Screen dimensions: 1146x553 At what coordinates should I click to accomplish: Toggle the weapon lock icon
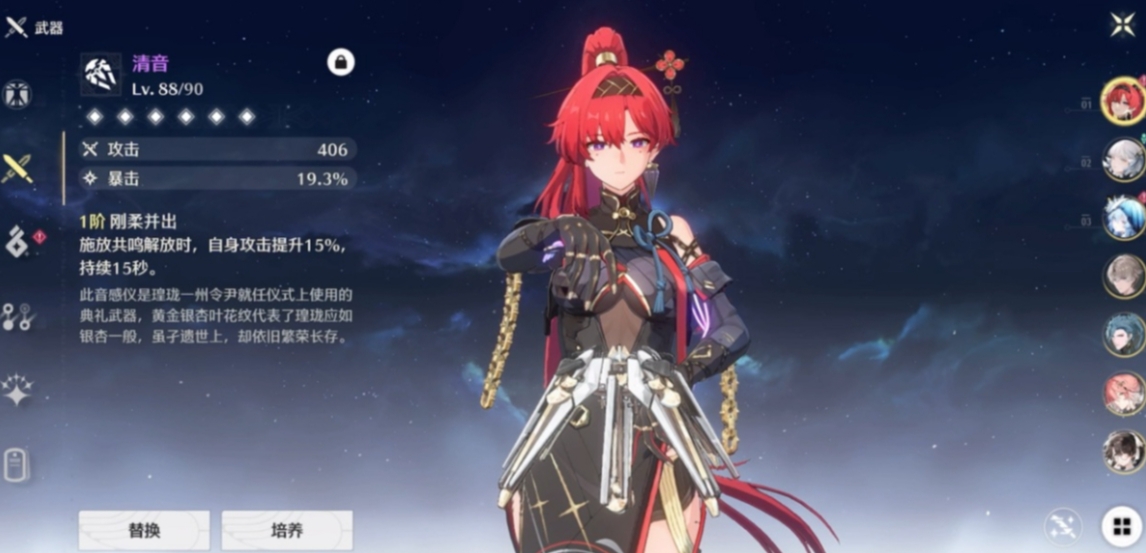click(341, 62)
